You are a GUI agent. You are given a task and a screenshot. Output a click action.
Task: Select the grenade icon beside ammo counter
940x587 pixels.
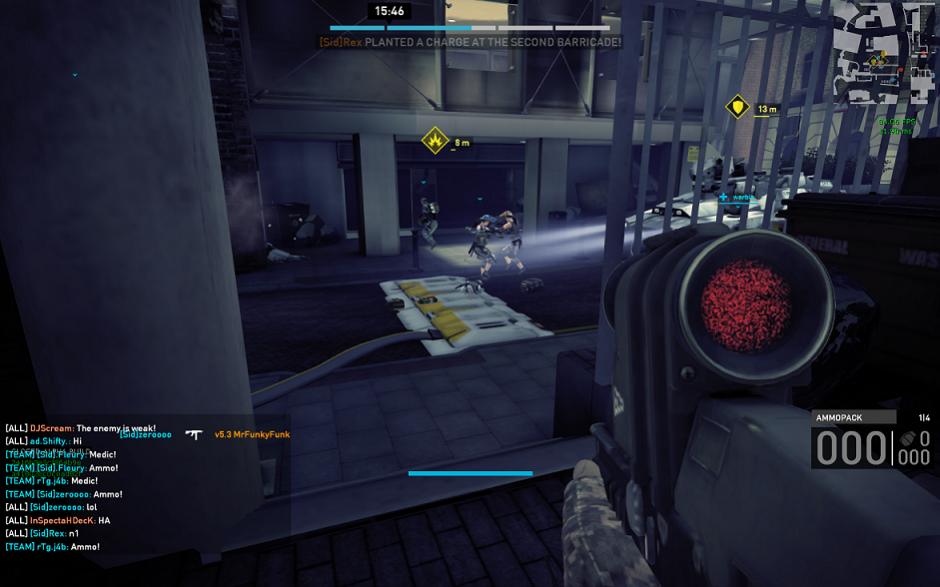908,439
